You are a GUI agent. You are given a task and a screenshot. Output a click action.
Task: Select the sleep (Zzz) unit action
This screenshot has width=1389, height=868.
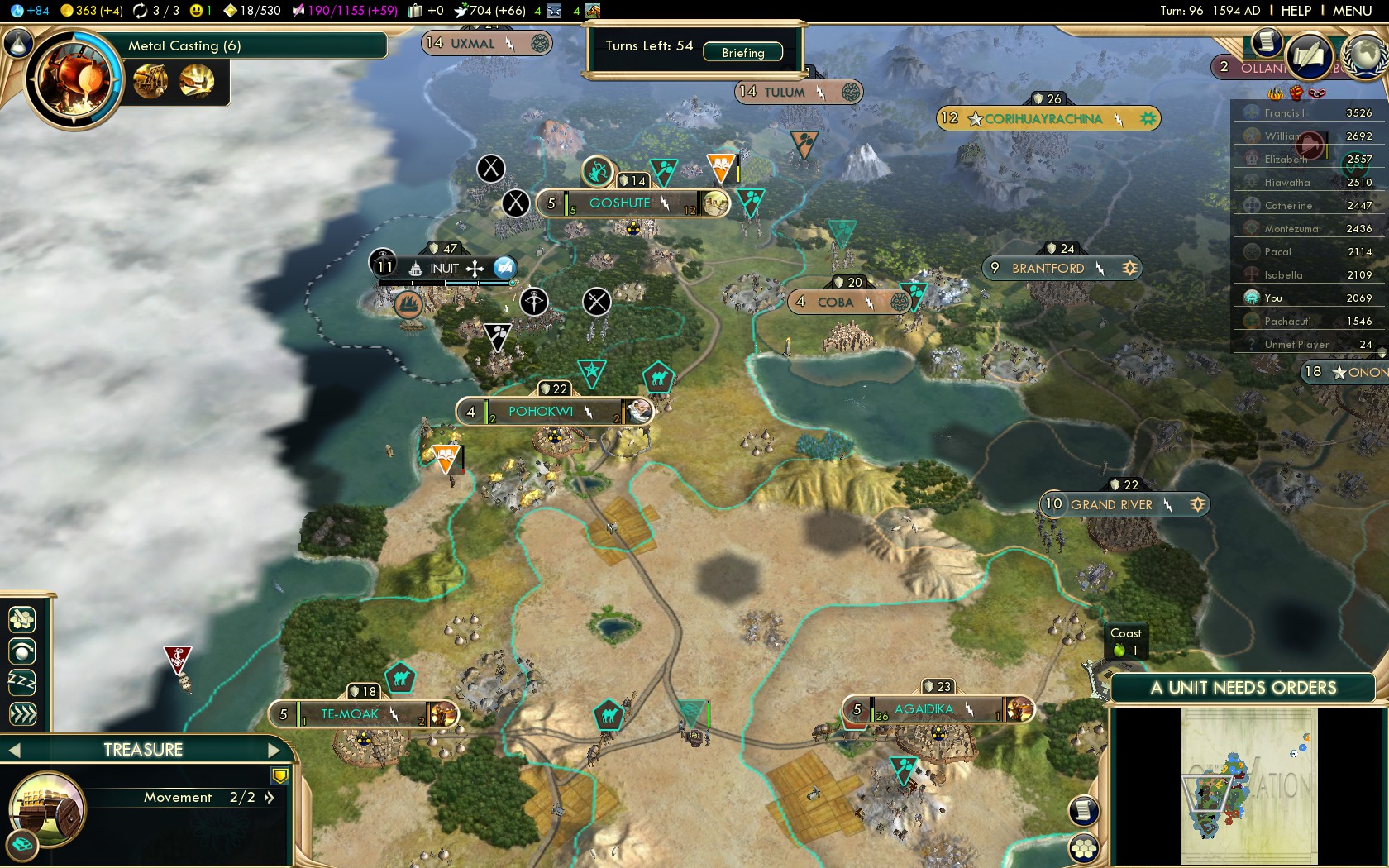[x=22, y=682]
